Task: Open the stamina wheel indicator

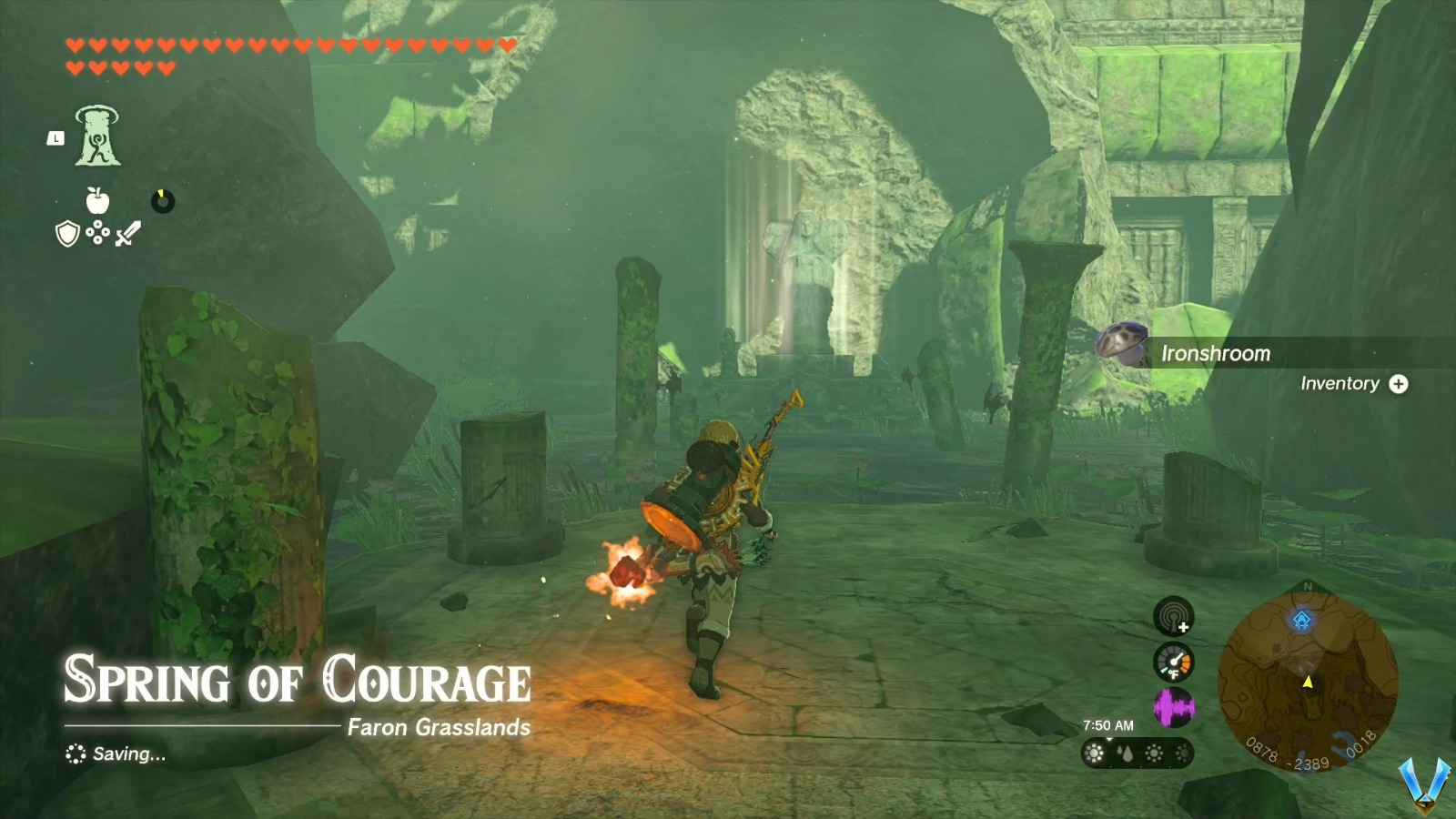Action: [163, 201]
